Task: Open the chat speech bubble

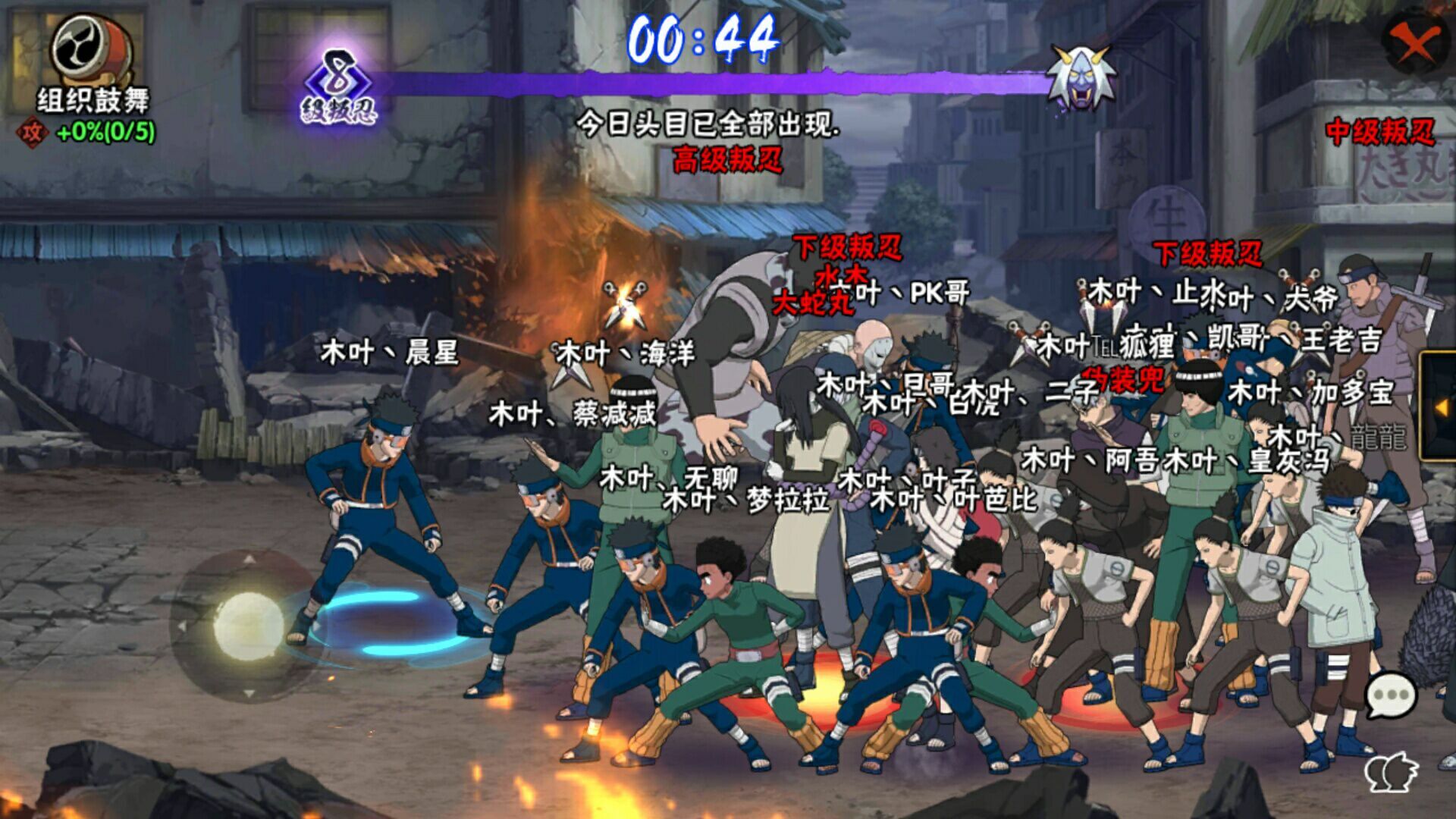Action: click(x=1392, y=695)
